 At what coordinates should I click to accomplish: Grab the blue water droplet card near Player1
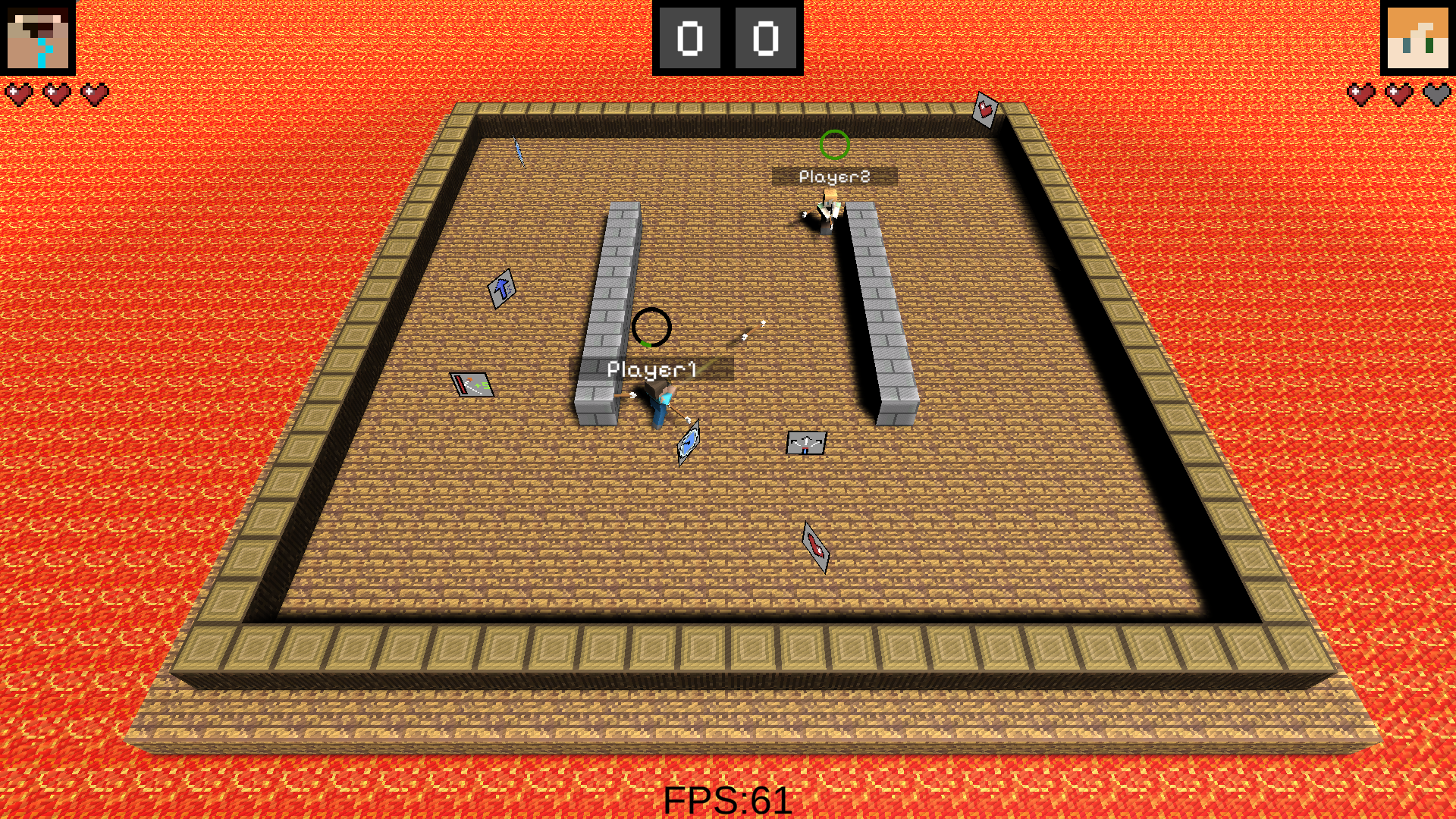pyautogui.click(x=687, y=443)
